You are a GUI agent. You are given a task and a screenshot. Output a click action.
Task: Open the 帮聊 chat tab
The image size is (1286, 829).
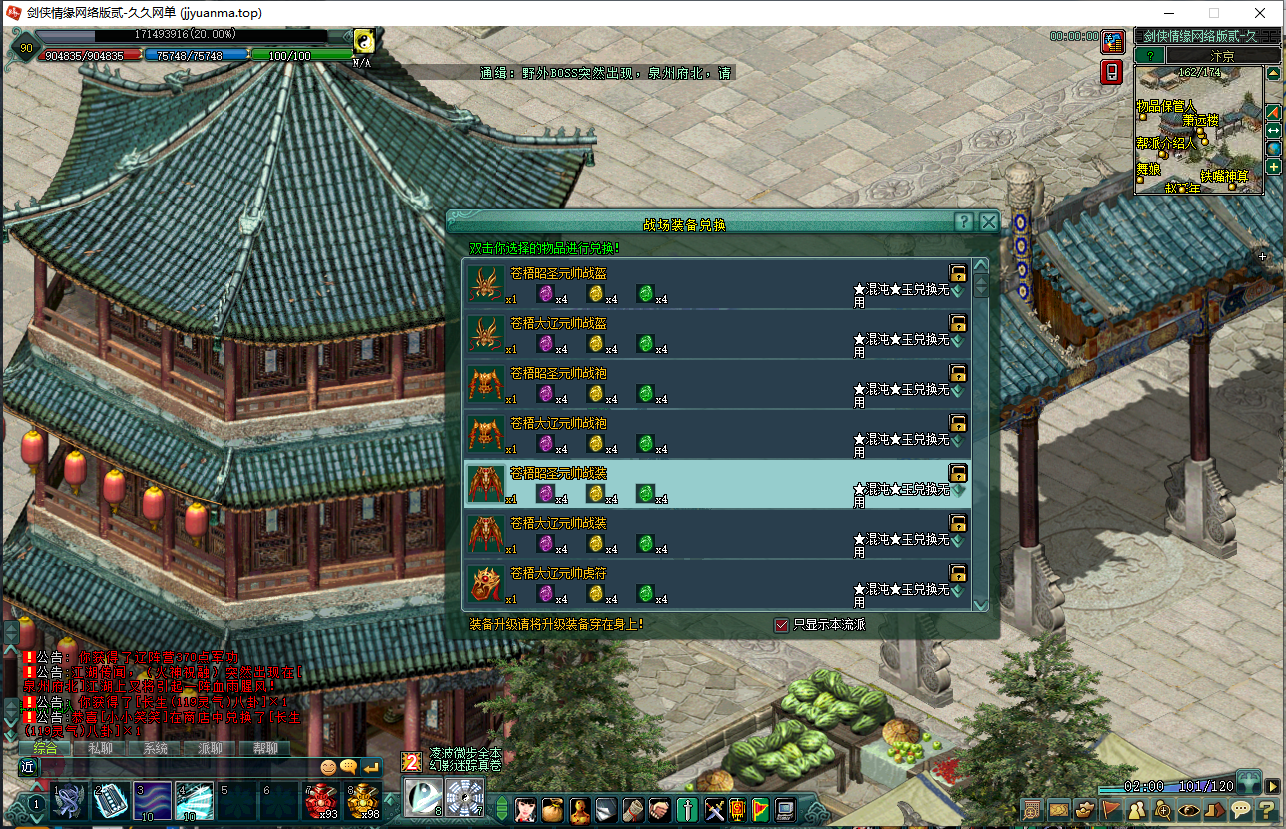tap(265, 748)
